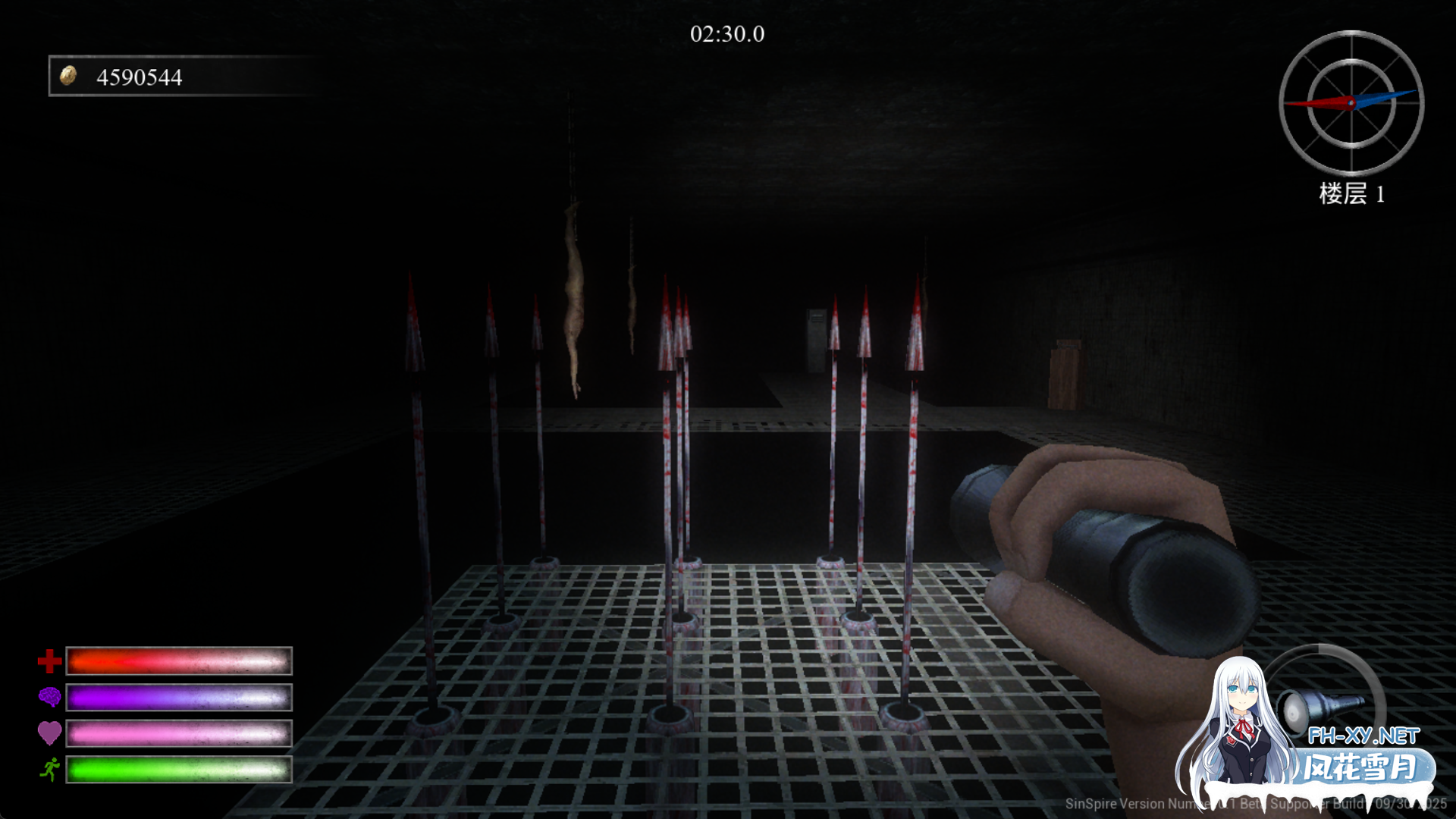Toggle the red health bar display
This screenshot has width=1456, height=819.
[178, 661]
